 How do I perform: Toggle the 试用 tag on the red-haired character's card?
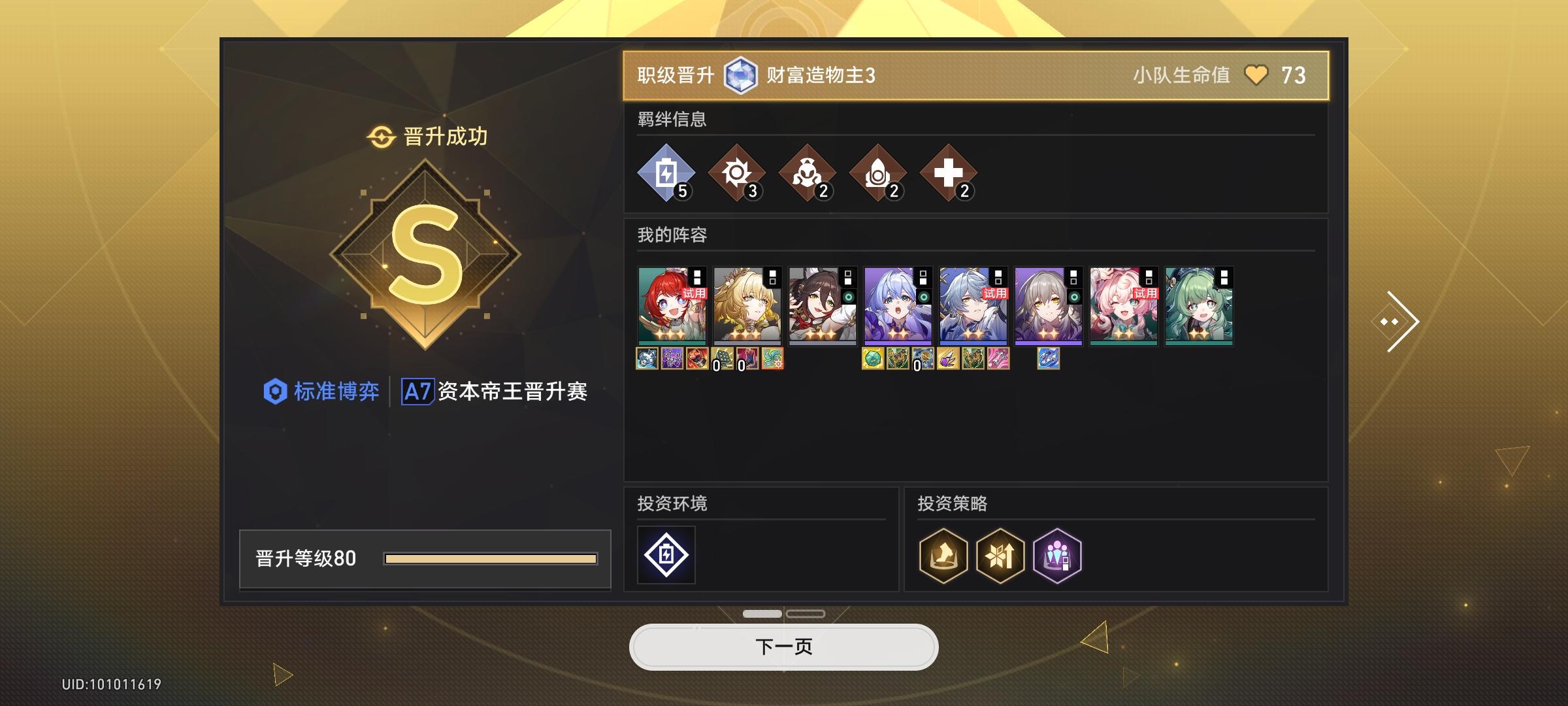[694, 294]
